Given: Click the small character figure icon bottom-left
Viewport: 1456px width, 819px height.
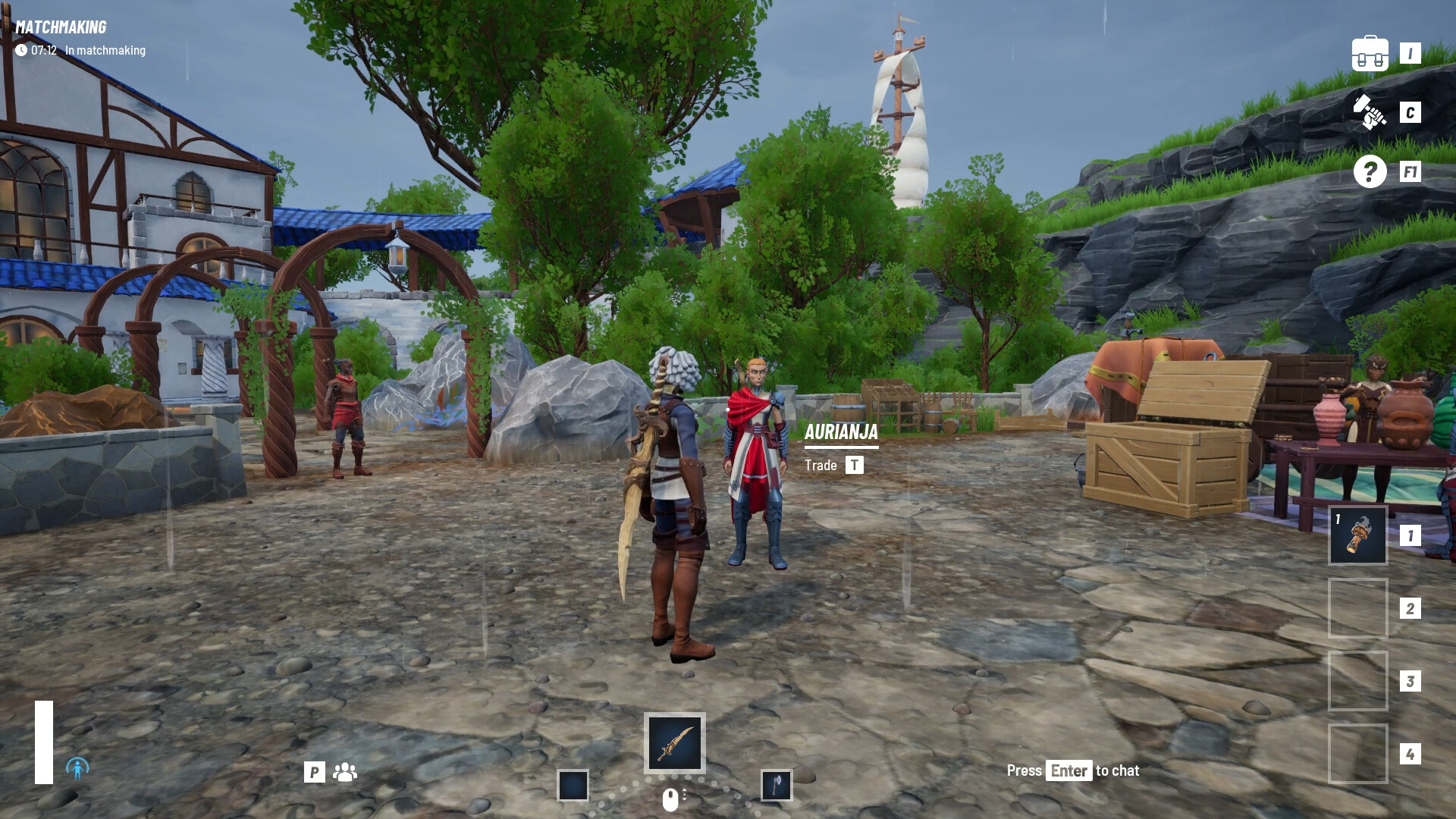Looking at the screenshot, I should click(76, 769).
